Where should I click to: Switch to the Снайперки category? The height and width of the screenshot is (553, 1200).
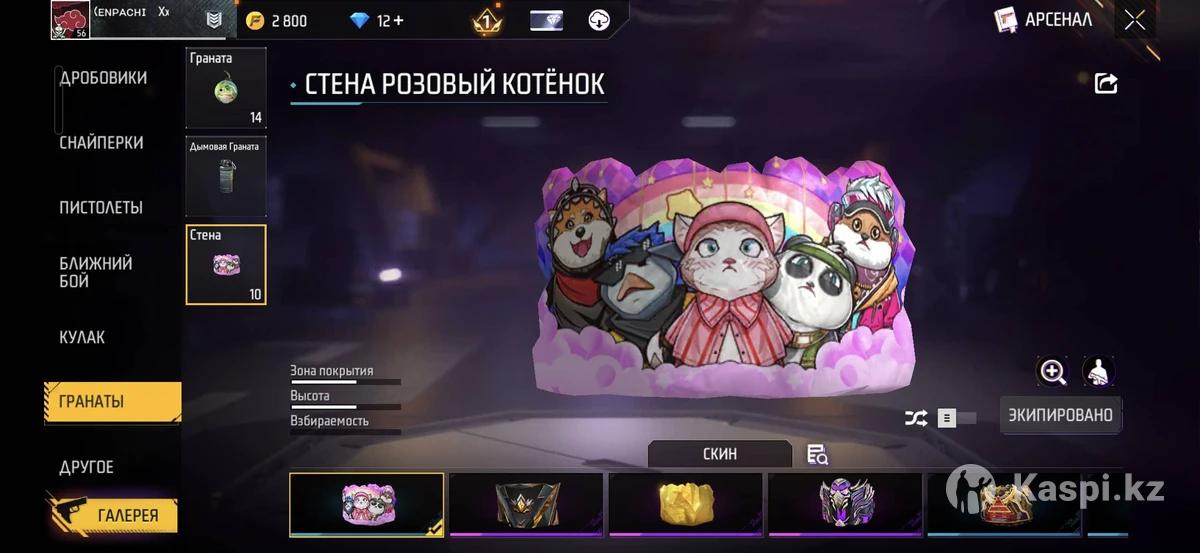pyautogui.click(x=101, y=143)
